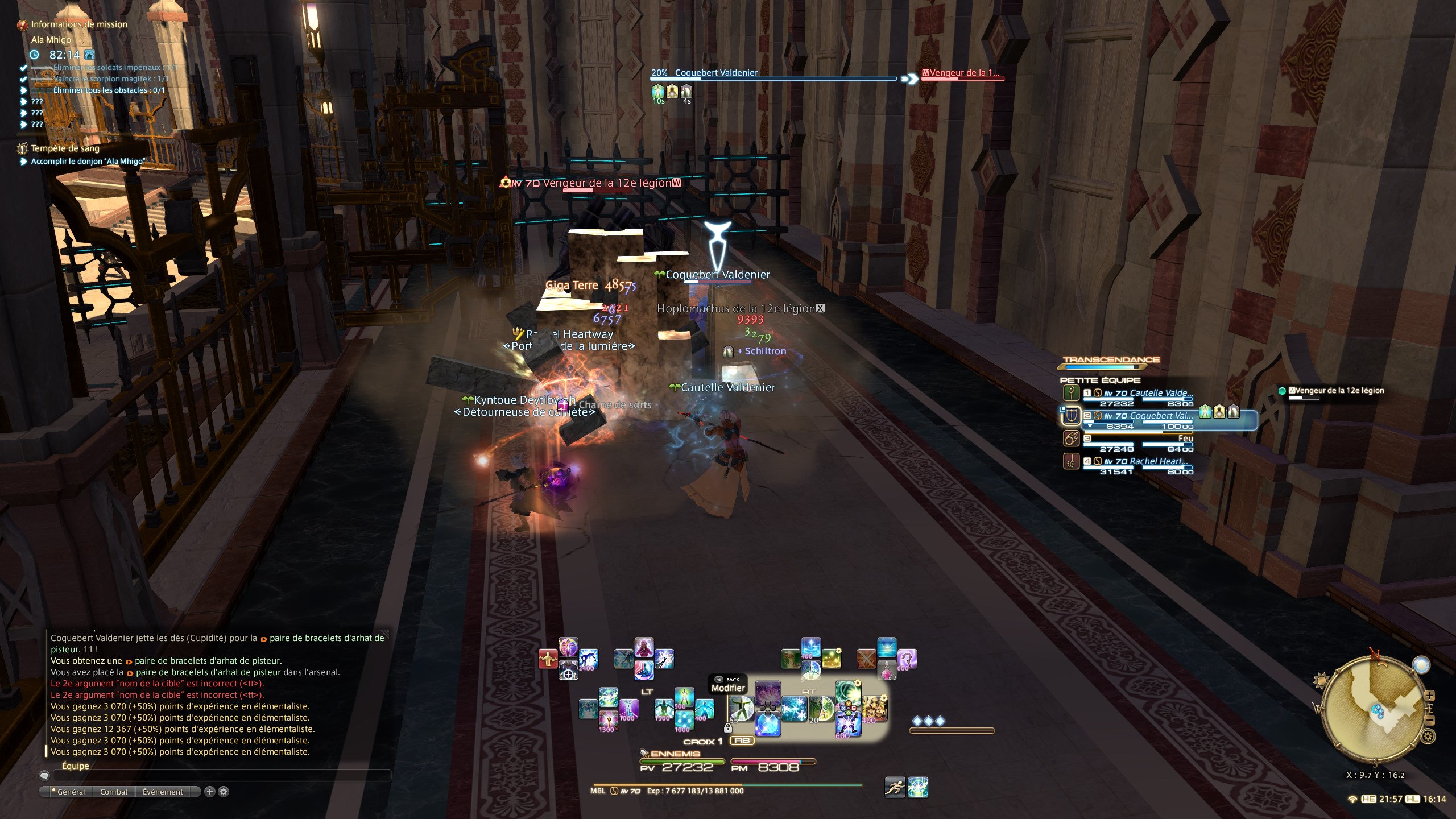Viewport: 1456px width, 819px height.
Task: Cast the golden stone blocks spell
Action: pos(874,709)
